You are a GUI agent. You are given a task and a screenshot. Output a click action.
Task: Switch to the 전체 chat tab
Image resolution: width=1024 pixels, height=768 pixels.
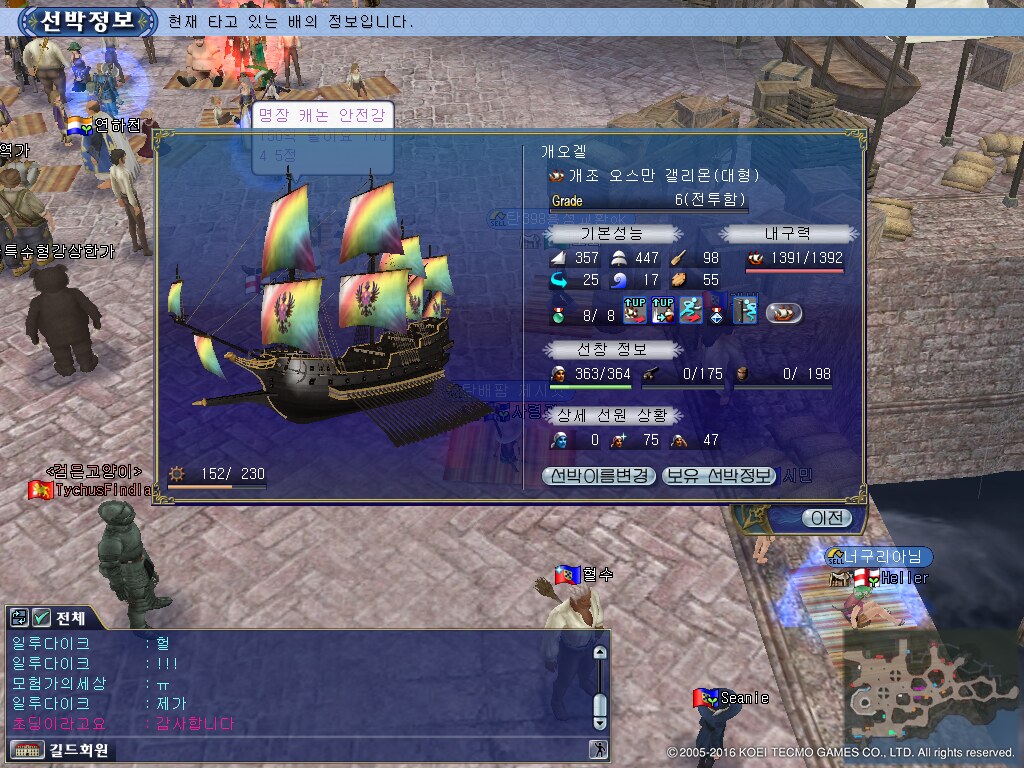[69, 618]
